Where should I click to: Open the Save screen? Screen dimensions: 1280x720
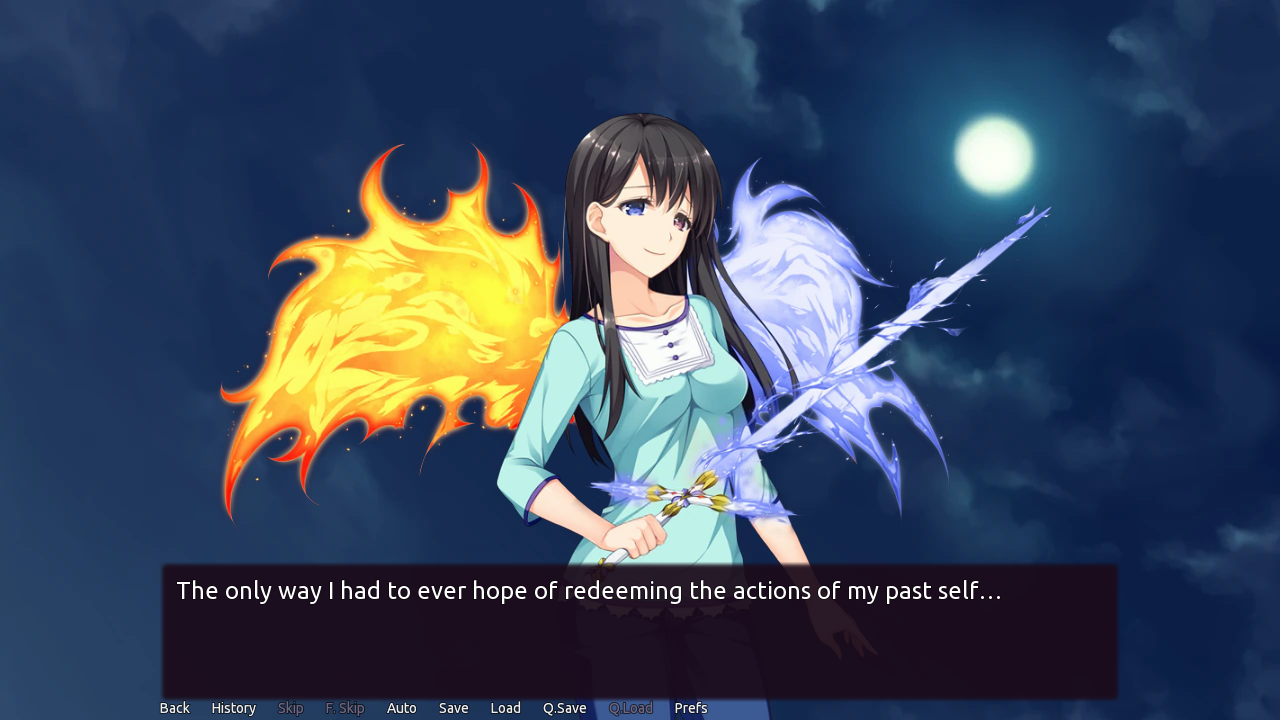tap(453, 707)
